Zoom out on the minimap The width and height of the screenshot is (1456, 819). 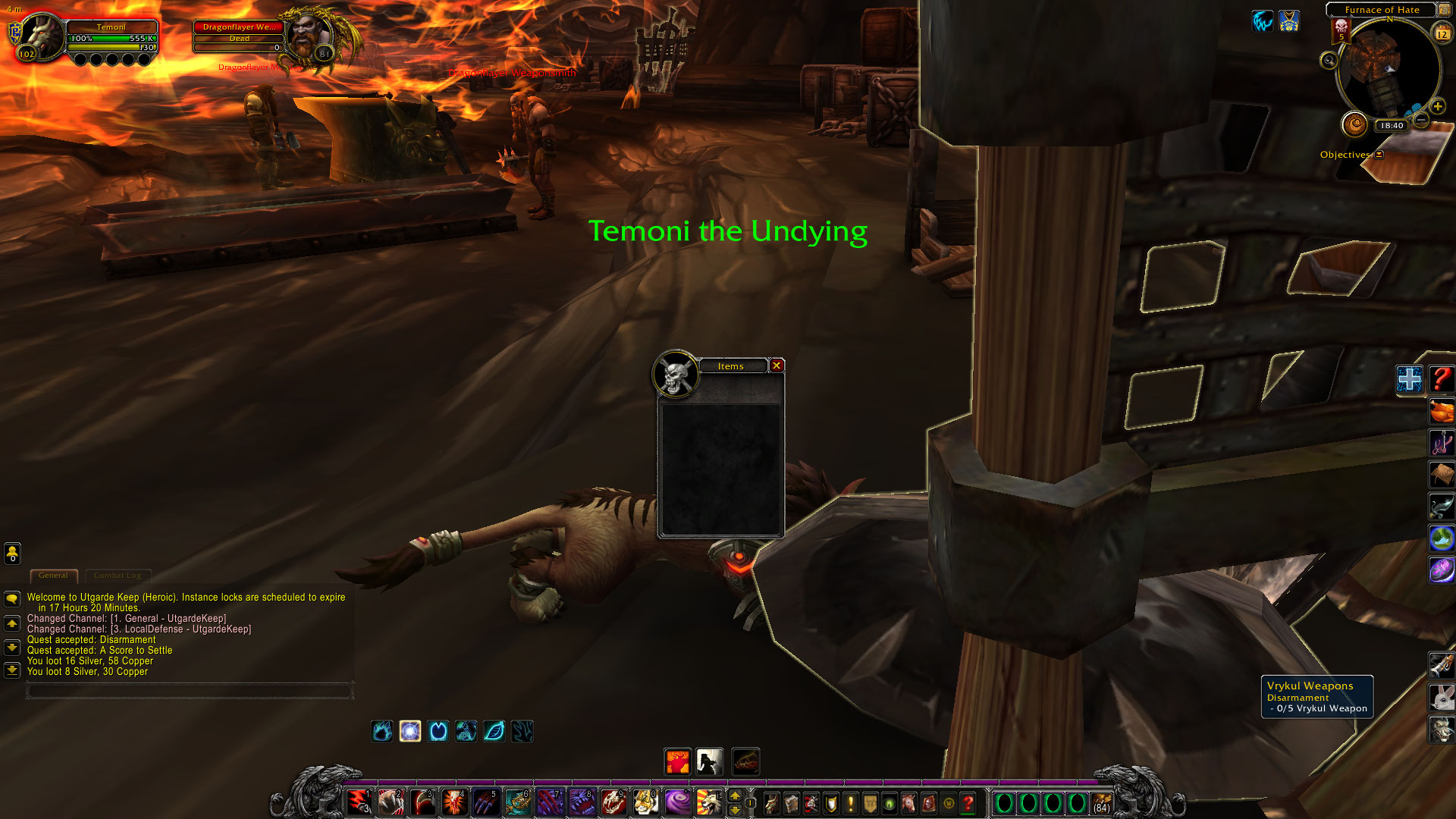(1422, 120)
